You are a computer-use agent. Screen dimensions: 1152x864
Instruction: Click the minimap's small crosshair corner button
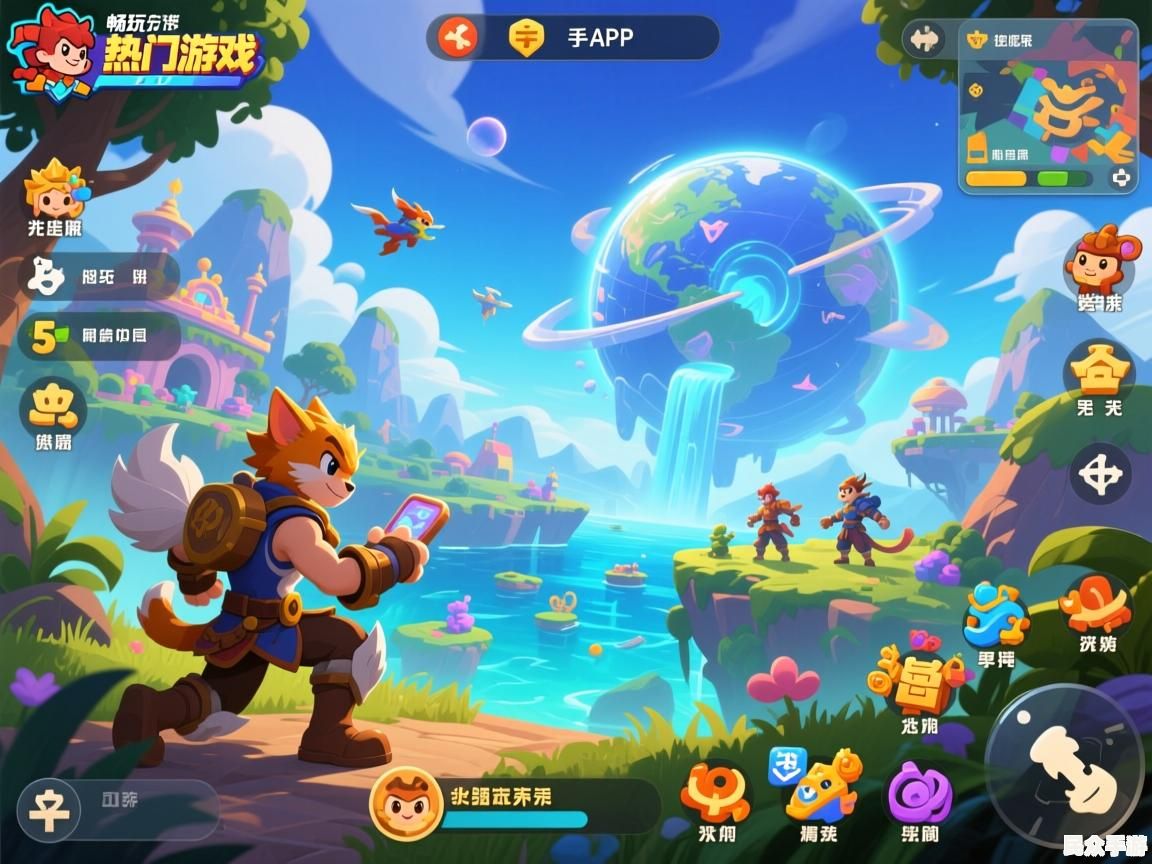point(1121,178)
